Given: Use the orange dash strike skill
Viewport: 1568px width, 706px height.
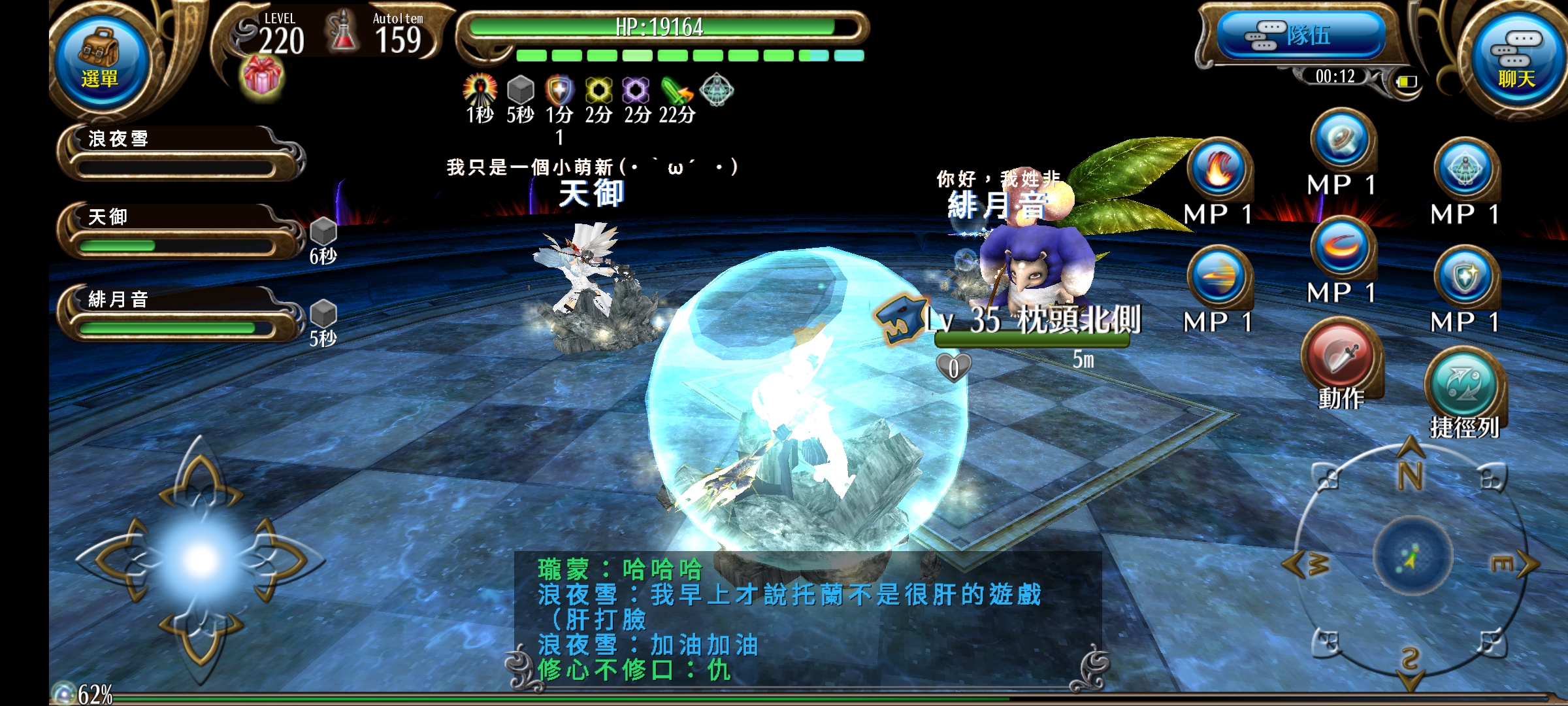Looking at the screenshot, I should click(1218, 277).
